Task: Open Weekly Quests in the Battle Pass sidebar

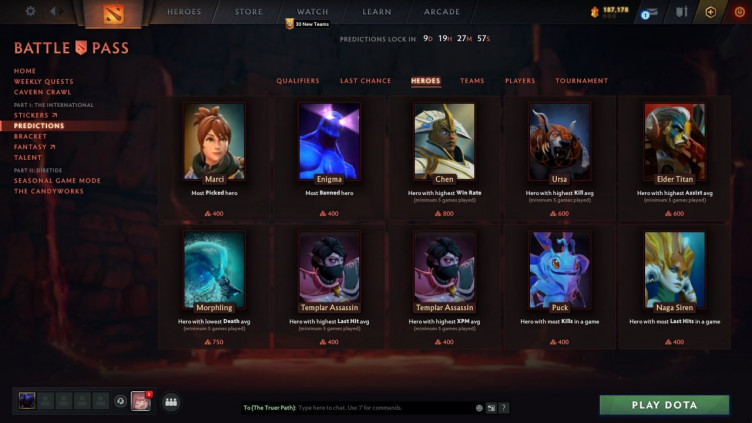Action: click(x=44, y=82)
